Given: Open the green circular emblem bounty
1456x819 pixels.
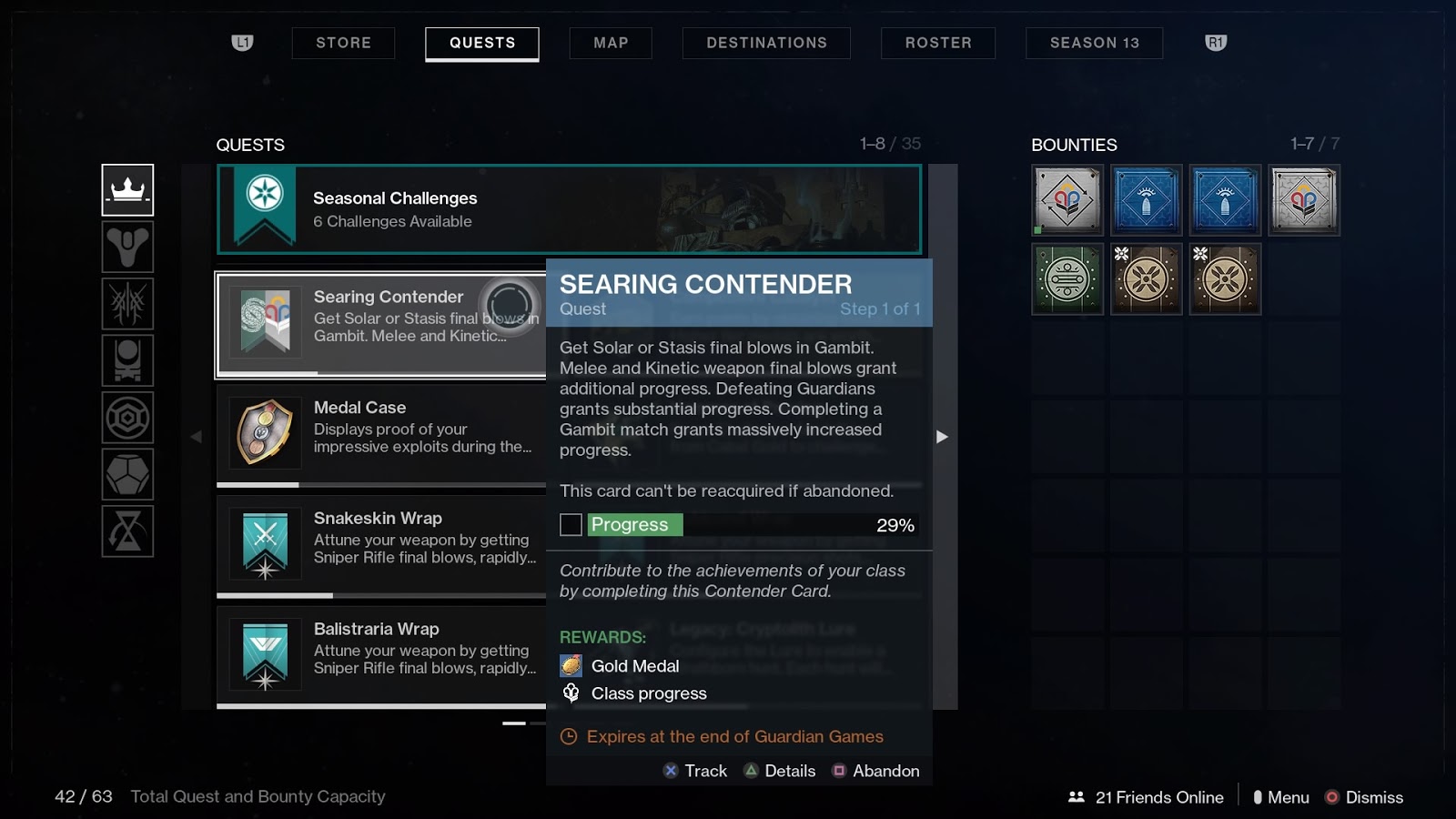Looking at the screenshot, I should point(1066,279).
